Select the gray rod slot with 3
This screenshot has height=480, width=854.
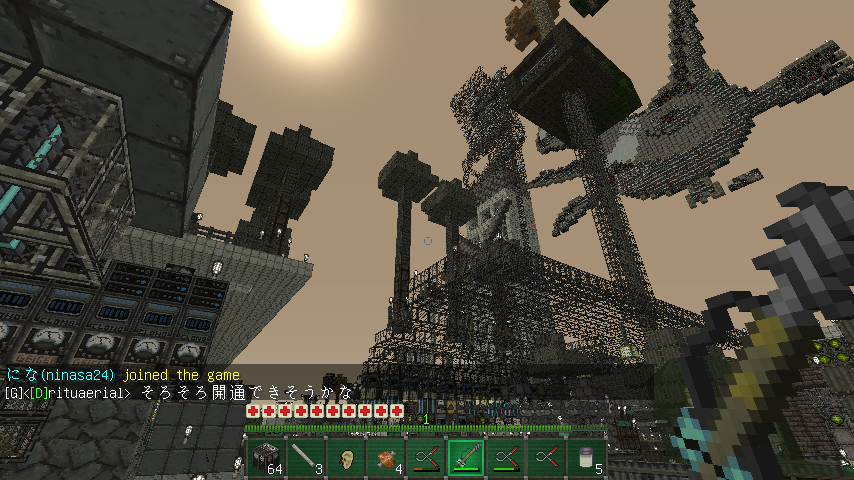(305, 459)
